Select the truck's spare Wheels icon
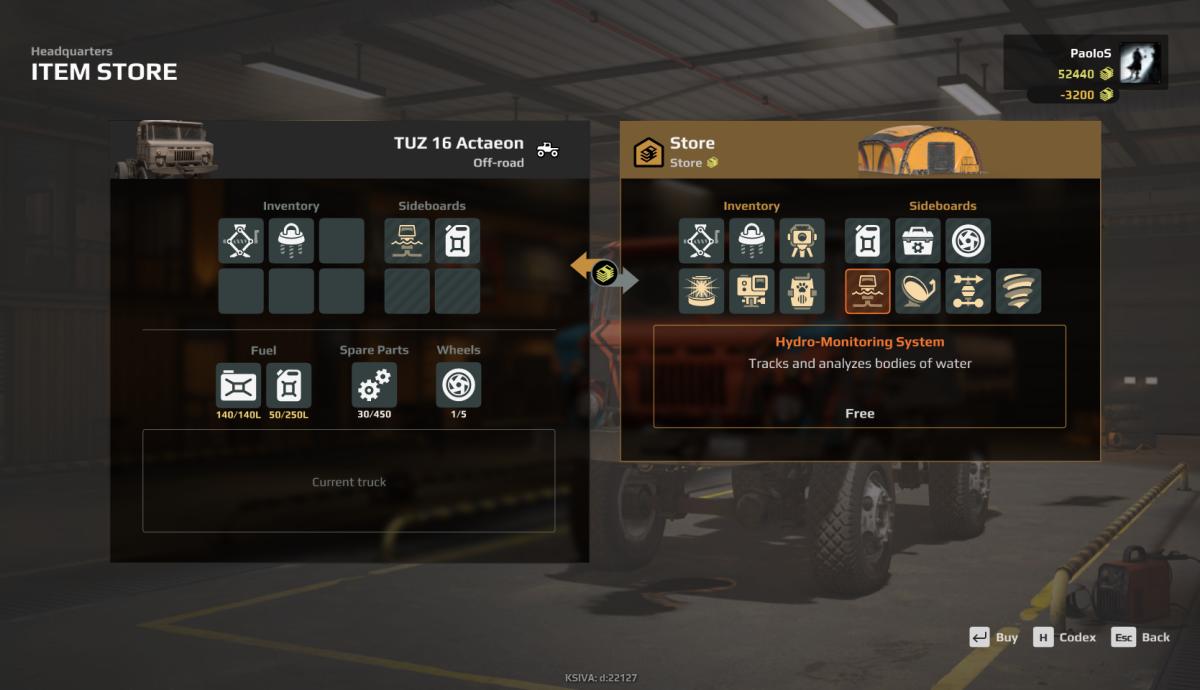 458,385
